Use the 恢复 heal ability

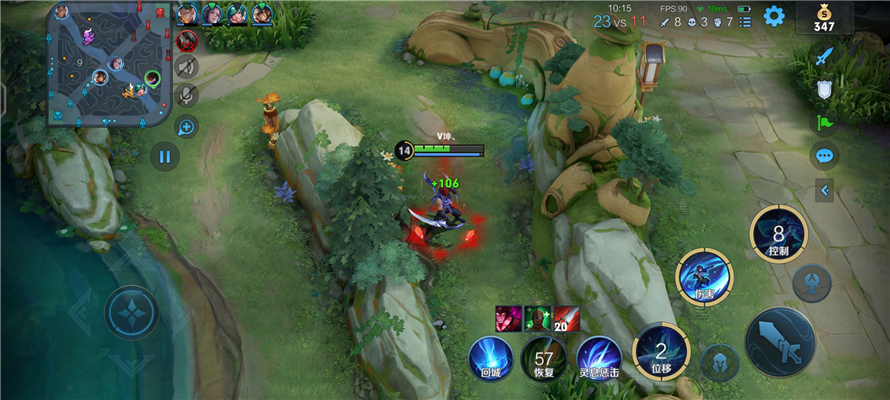(544, 357)
